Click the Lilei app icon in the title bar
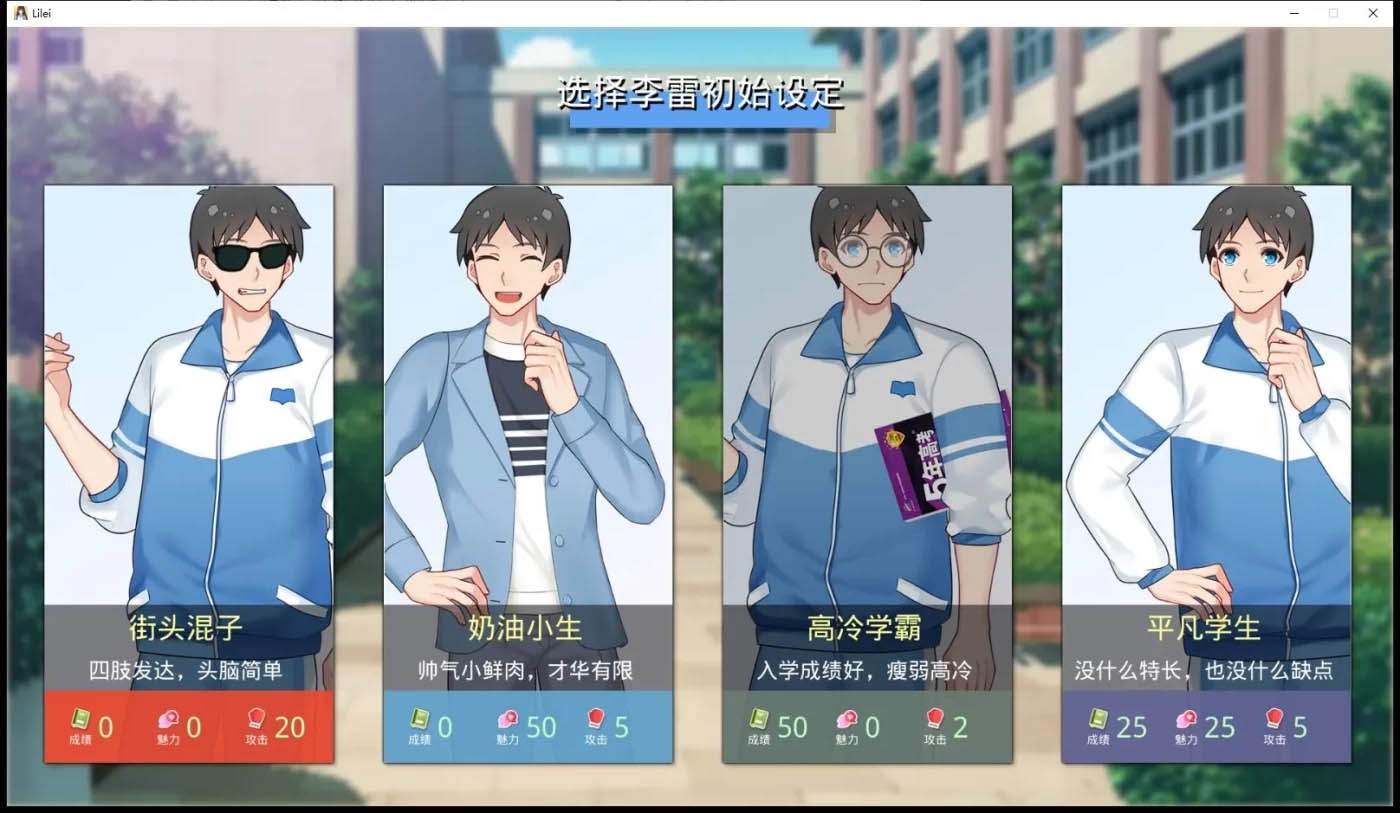This screenshot has width=1400, height=813. tap(22, 13)
